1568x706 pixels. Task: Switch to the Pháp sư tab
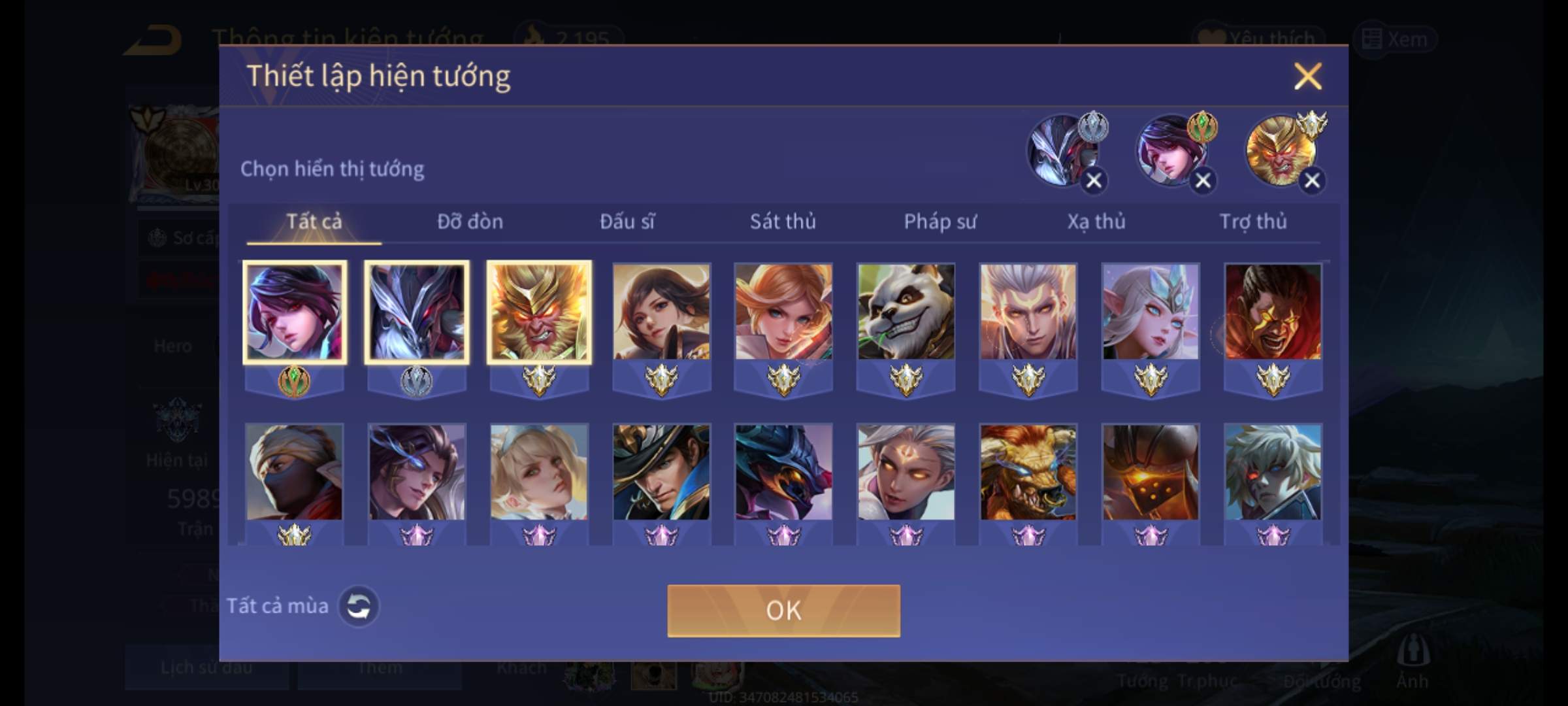coord(939,222)
